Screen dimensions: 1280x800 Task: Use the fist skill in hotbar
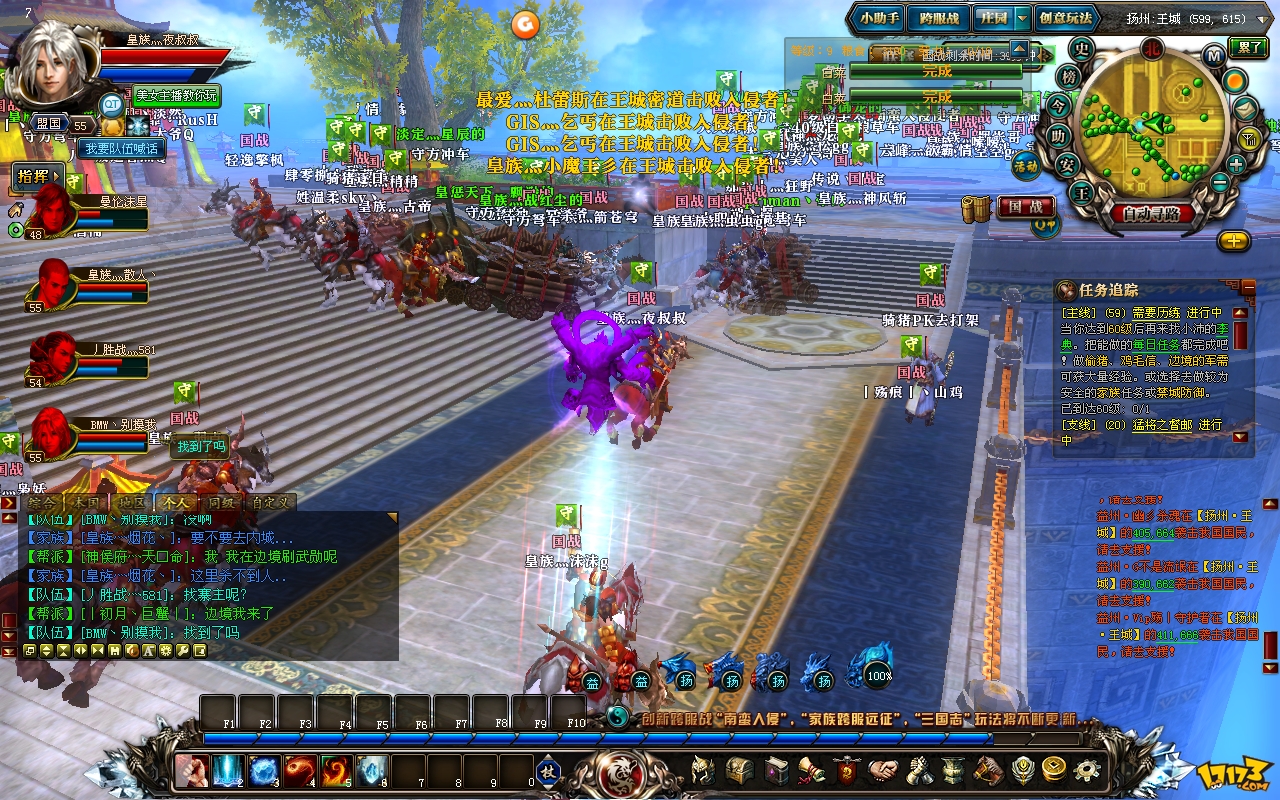pos(189,771)
